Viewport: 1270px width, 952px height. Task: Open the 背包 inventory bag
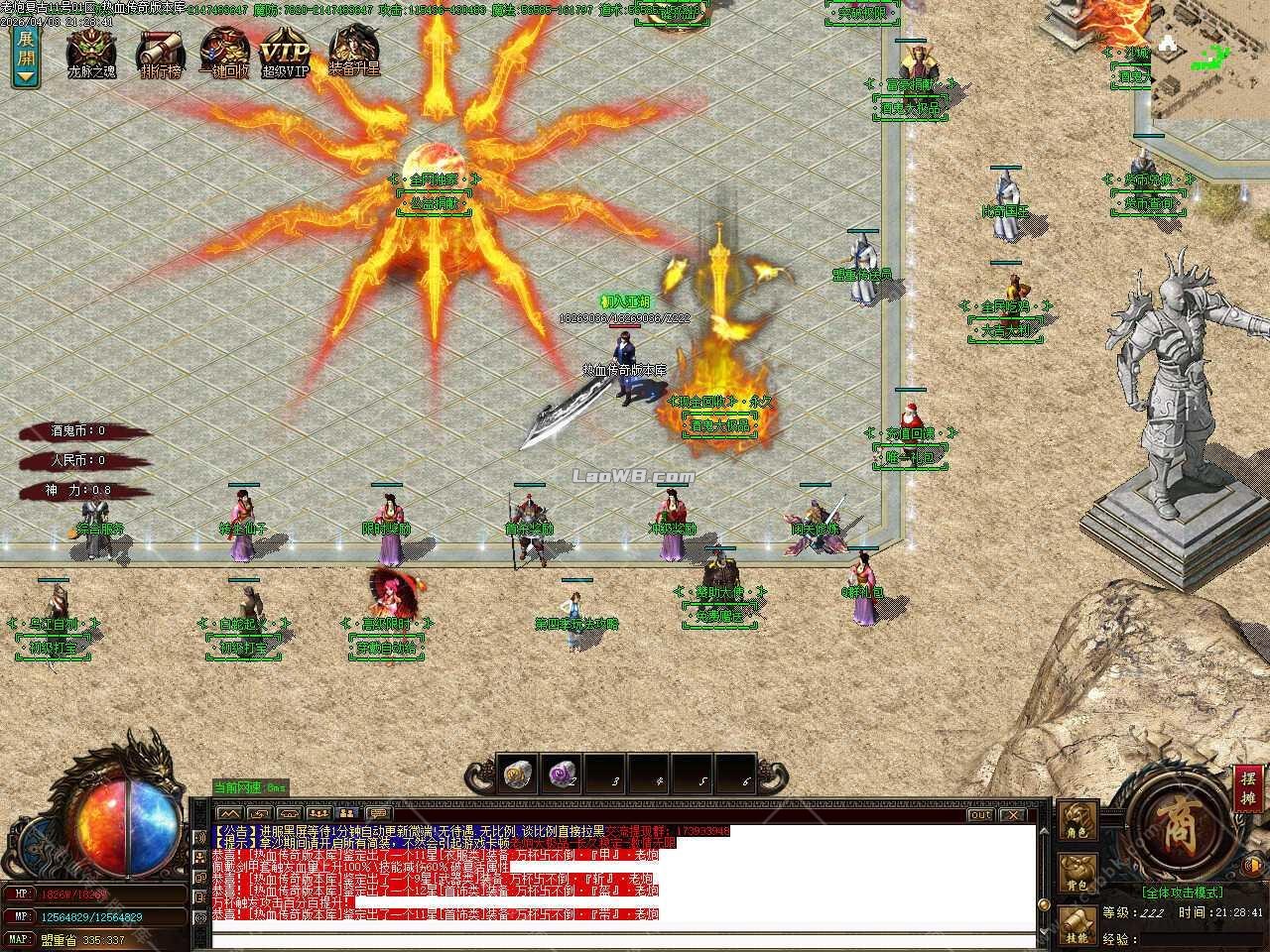1077,871
